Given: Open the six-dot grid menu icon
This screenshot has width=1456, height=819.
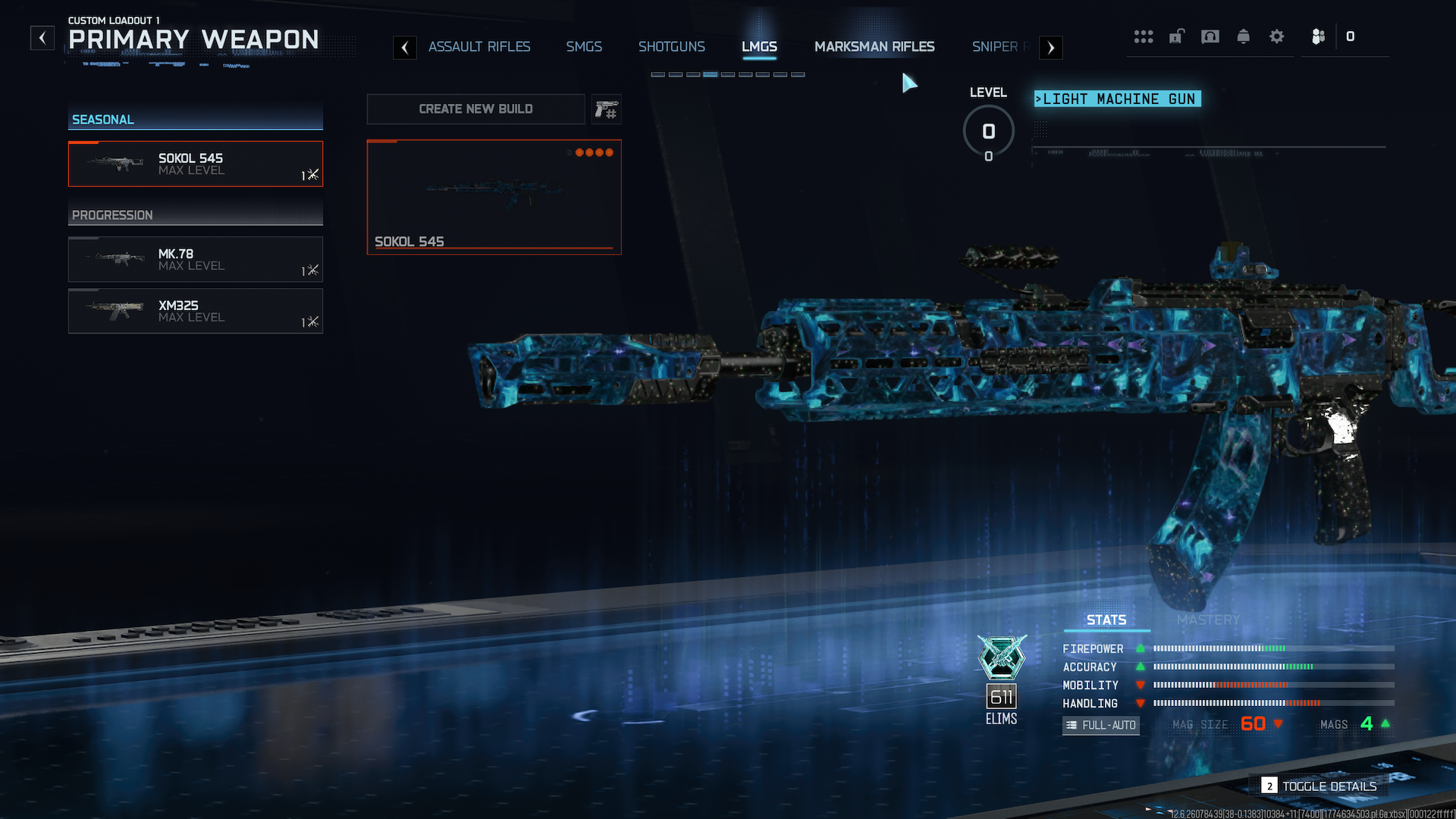Looking at the screenshot, I should [x=1143, y=36].
